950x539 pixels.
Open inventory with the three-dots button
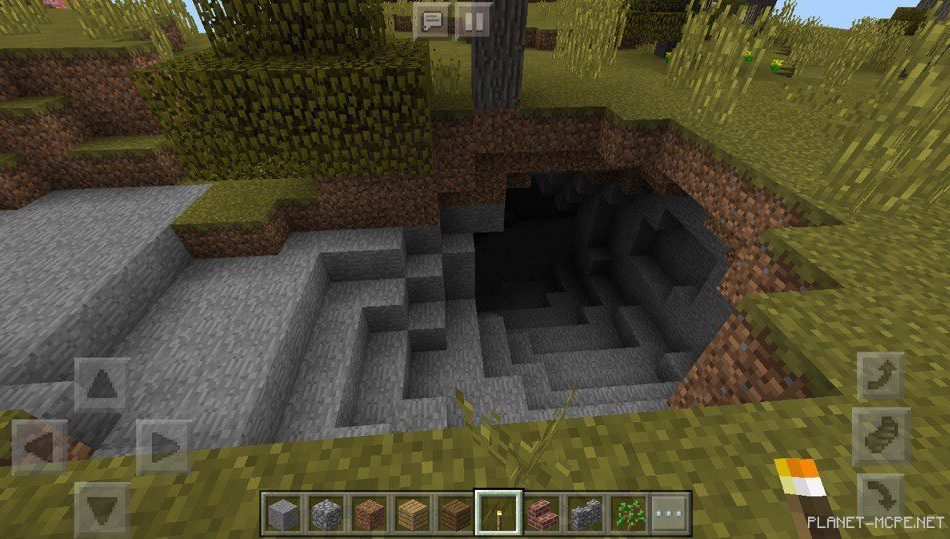671,513
